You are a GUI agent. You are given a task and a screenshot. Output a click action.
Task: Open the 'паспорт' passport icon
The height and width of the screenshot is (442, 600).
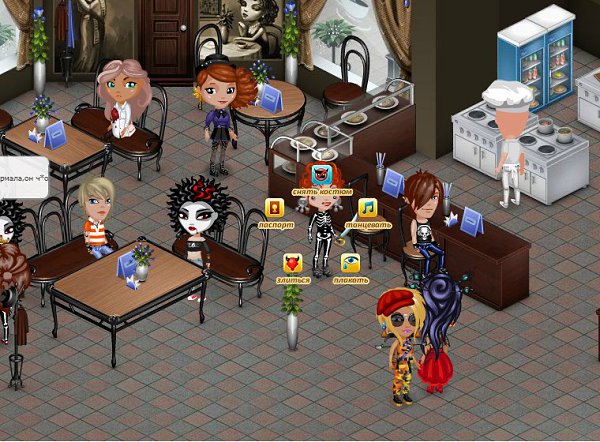click(274, 208)
